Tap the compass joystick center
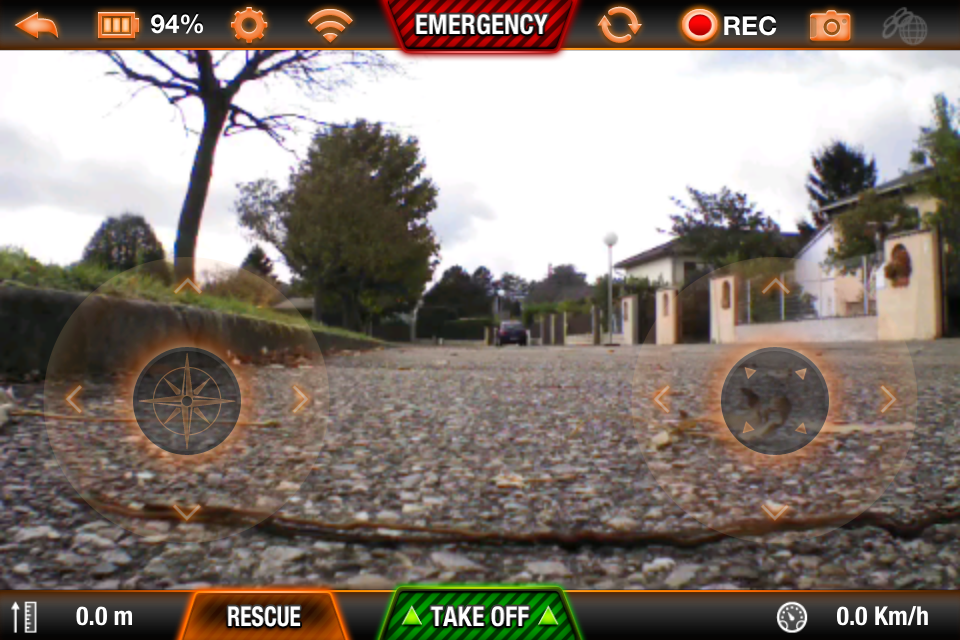Image resolution: width=960 pixels, height=640 pixels. [187, 401]
